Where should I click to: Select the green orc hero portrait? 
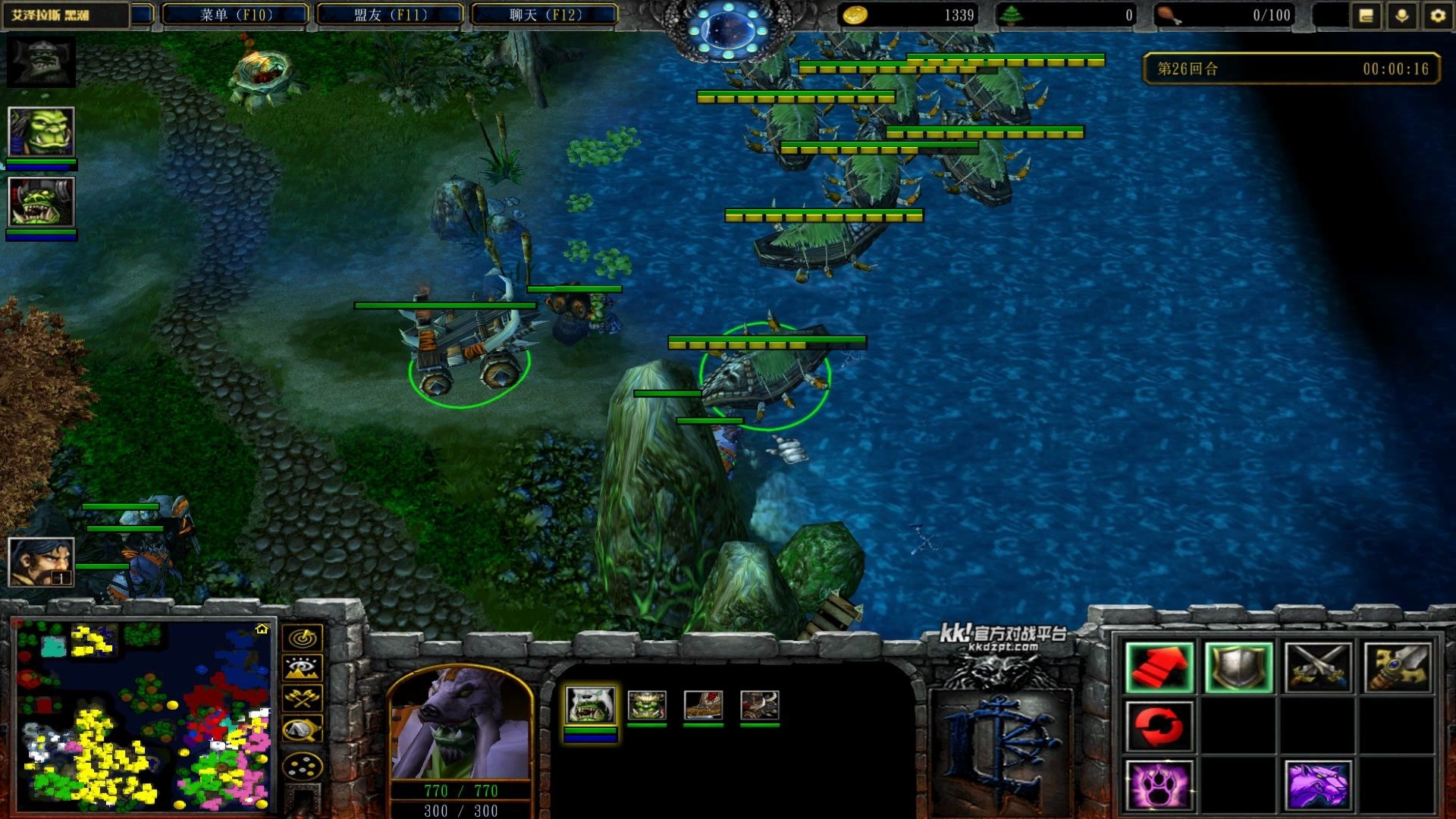tap(41, 132)
